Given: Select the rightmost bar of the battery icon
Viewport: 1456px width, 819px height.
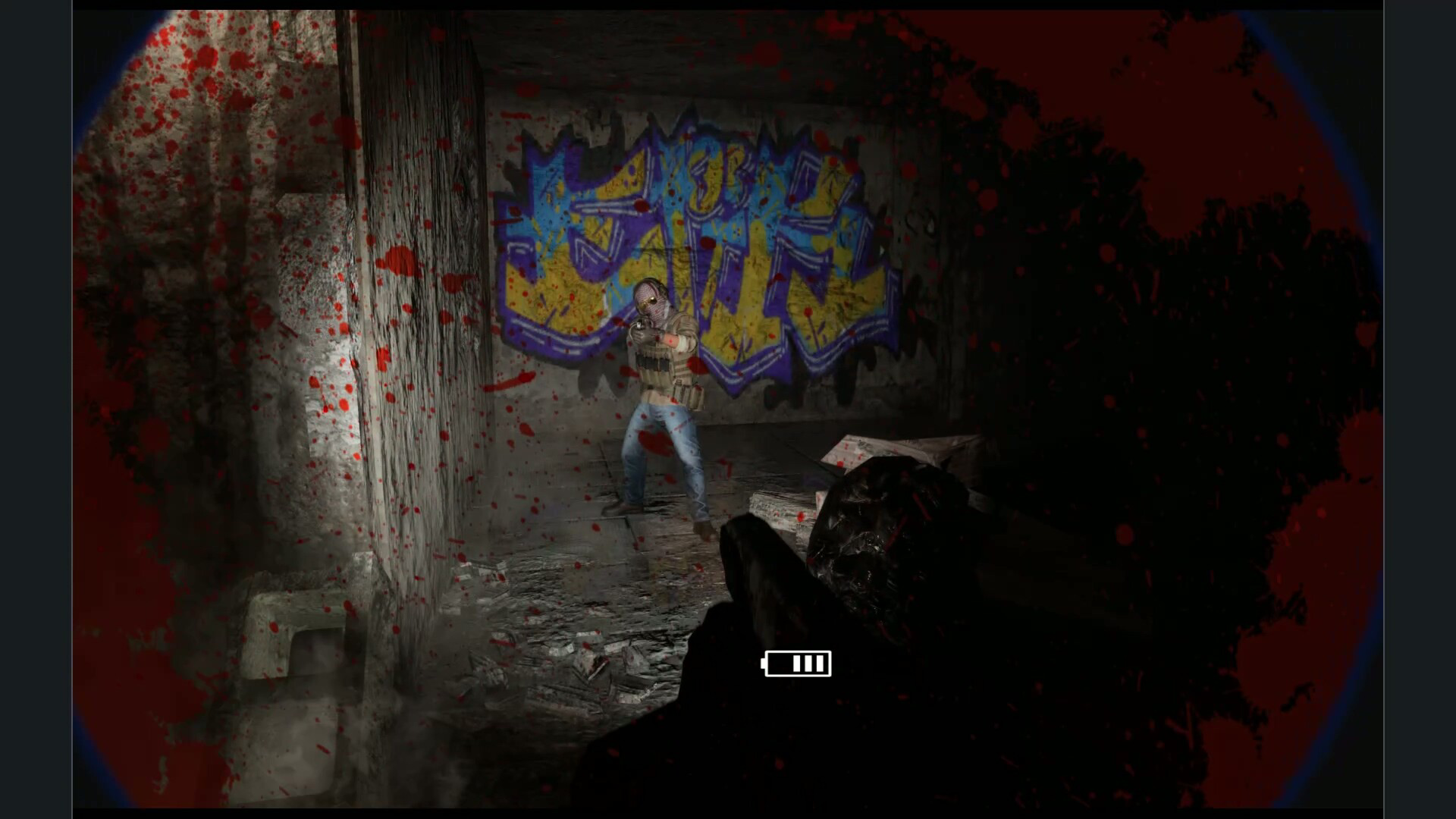Looking at the screenshot, I should (820, 663).
